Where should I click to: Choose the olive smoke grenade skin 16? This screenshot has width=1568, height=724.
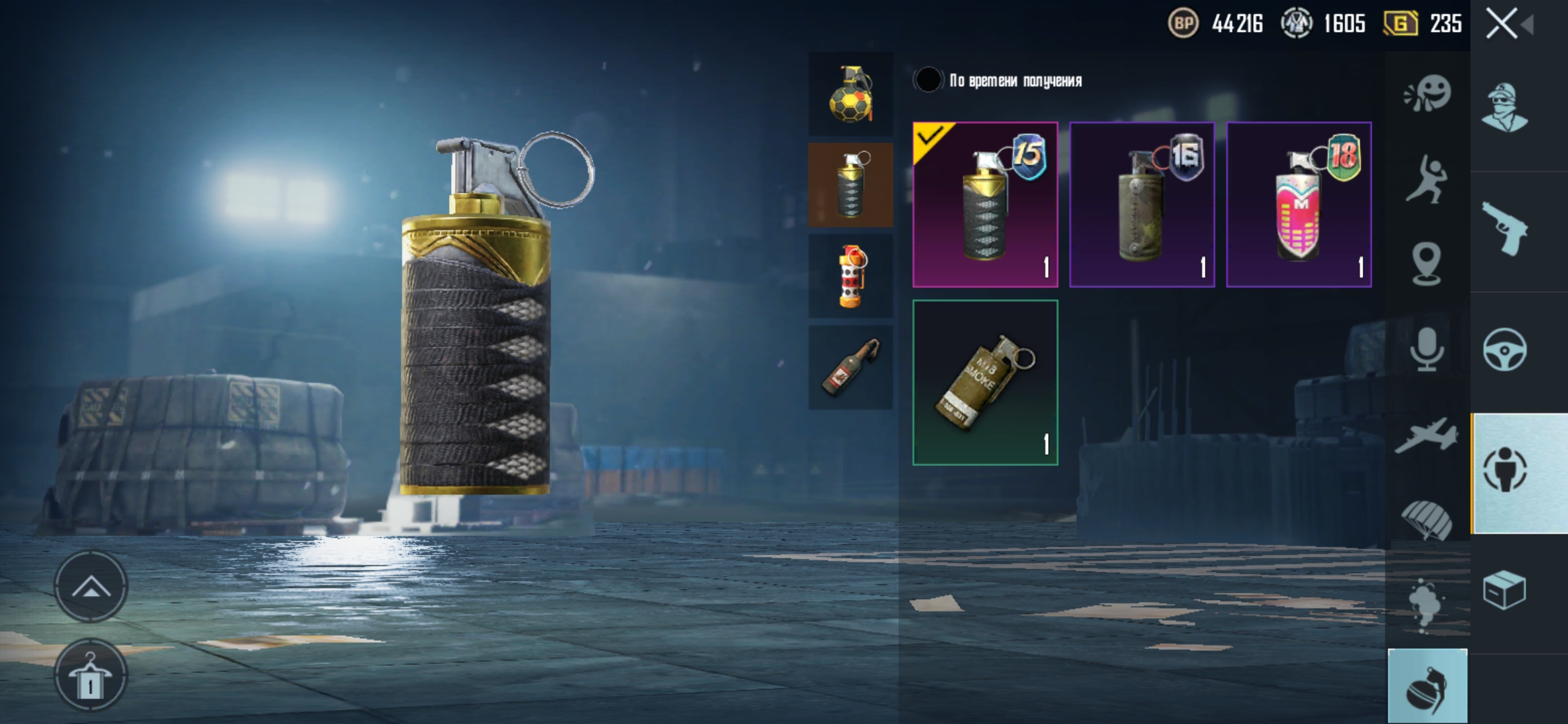(1142, 204)
